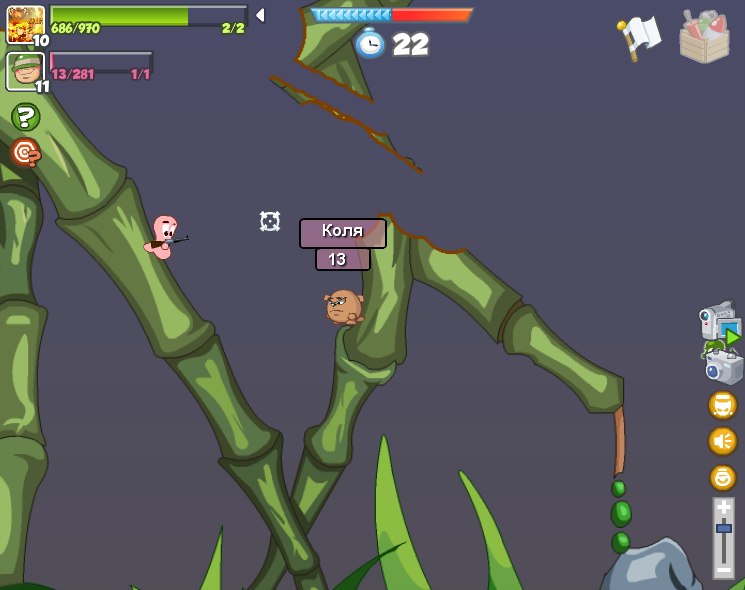Click the orange button below the speaker
The height and width of the screenshot is (590, 745).
pyautogui.click(x=722, y=477)
